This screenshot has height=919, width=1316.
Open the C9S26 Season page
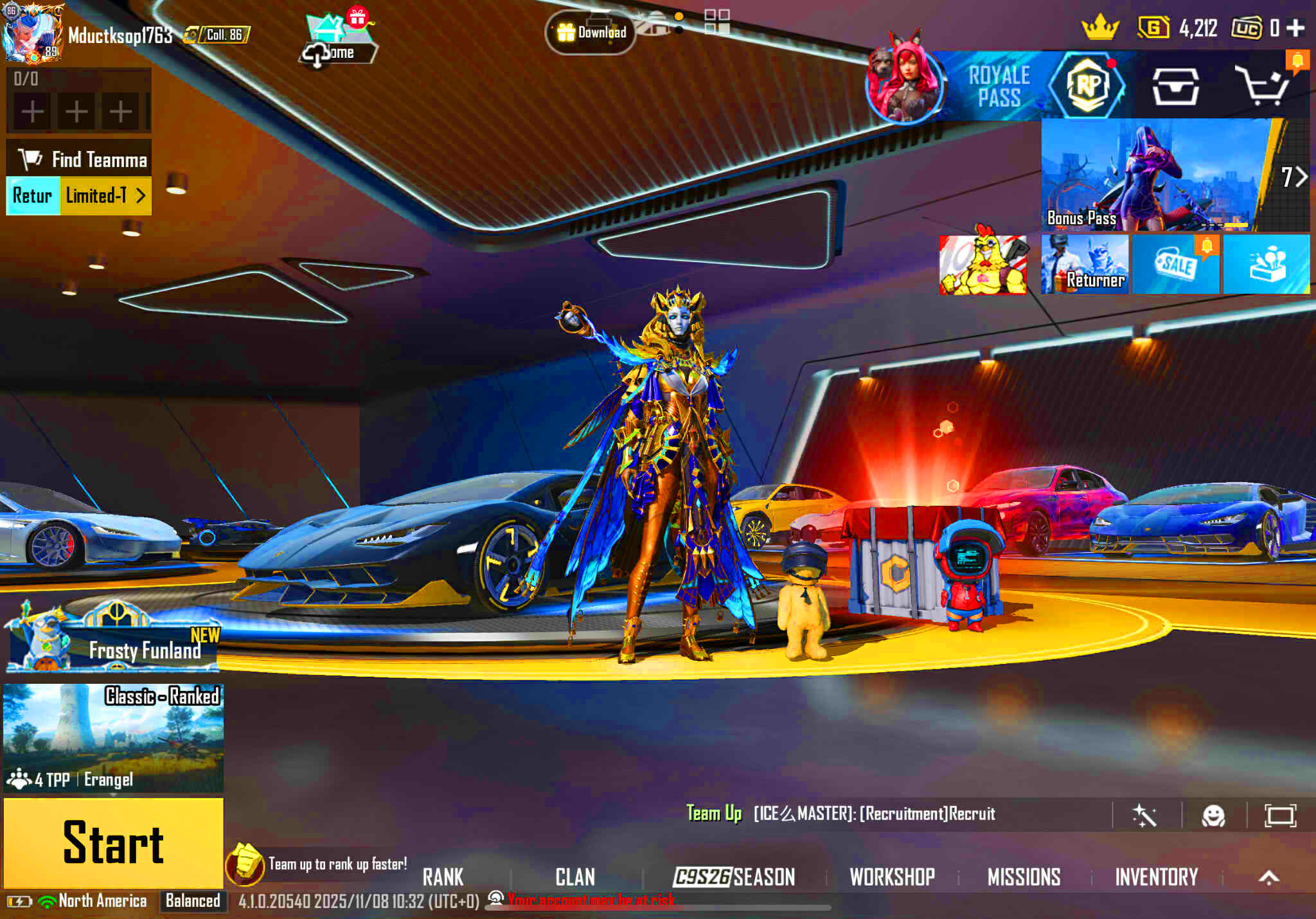[734, 877]
